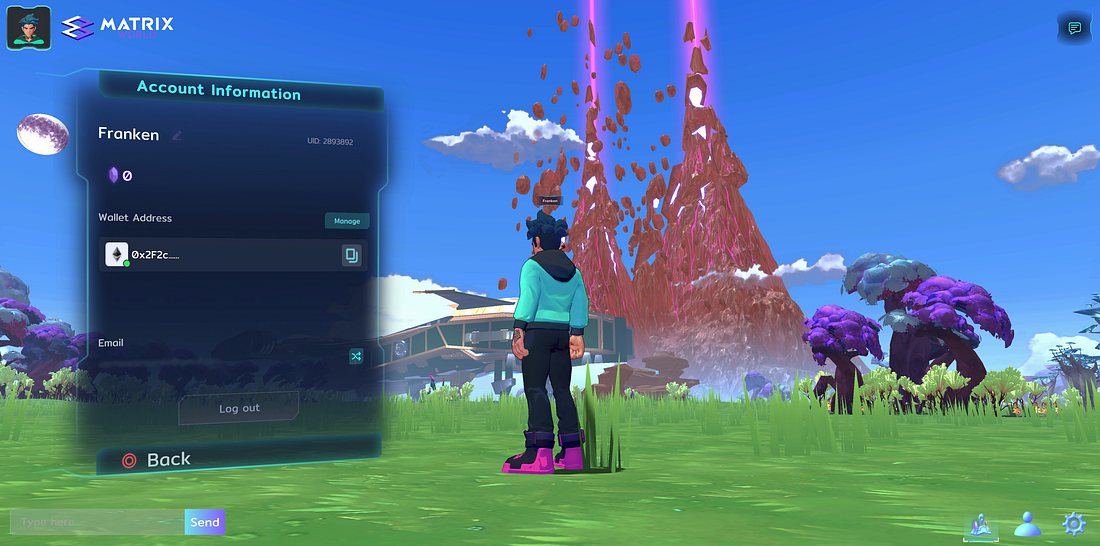Click the Manage wallet button
Screen dimensions: 1100x546
point(347,221)
